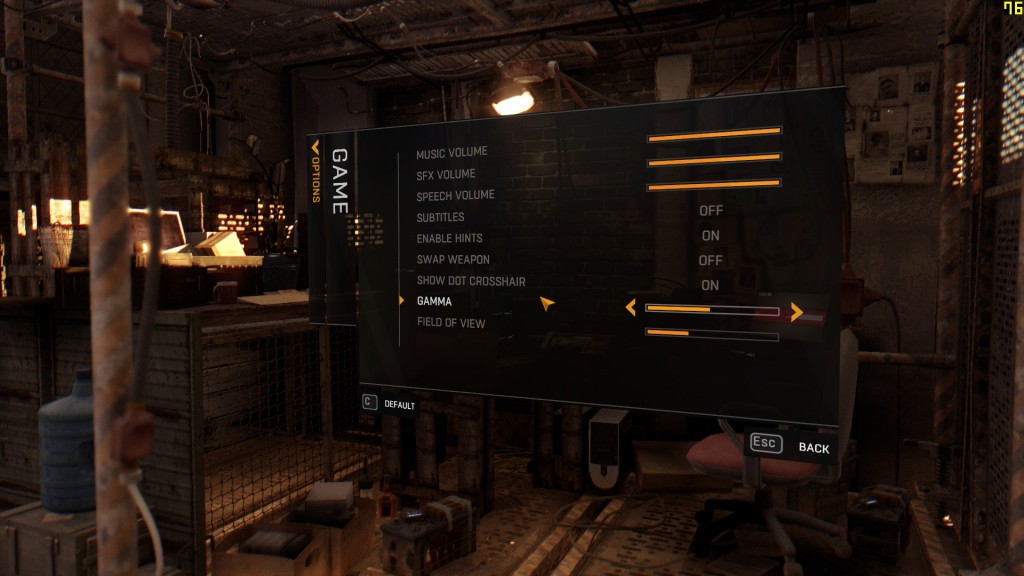
Task: Toggle Enable Hints ON setting
Action: [711, 236]
